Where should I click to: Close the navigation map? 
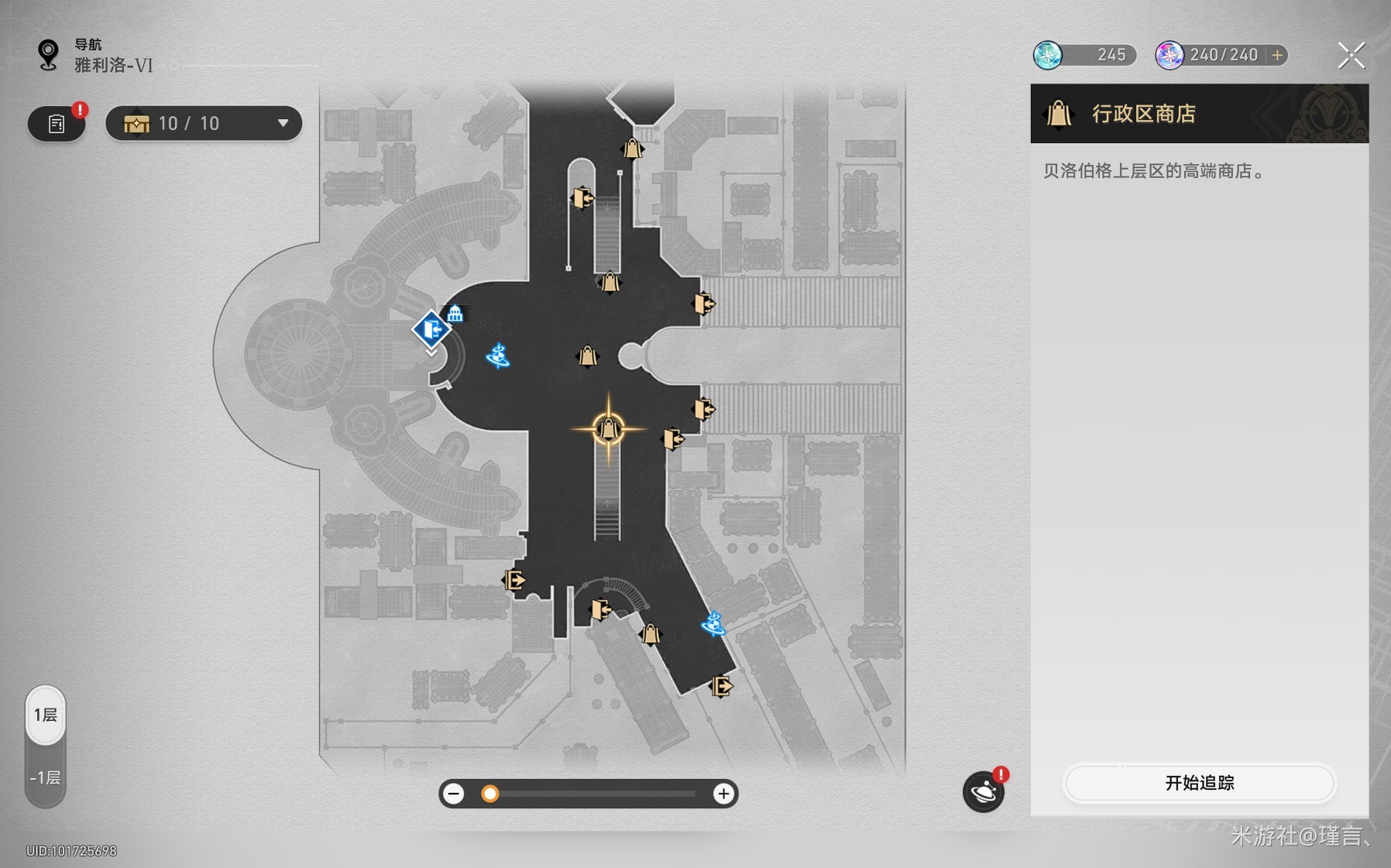1351,56
